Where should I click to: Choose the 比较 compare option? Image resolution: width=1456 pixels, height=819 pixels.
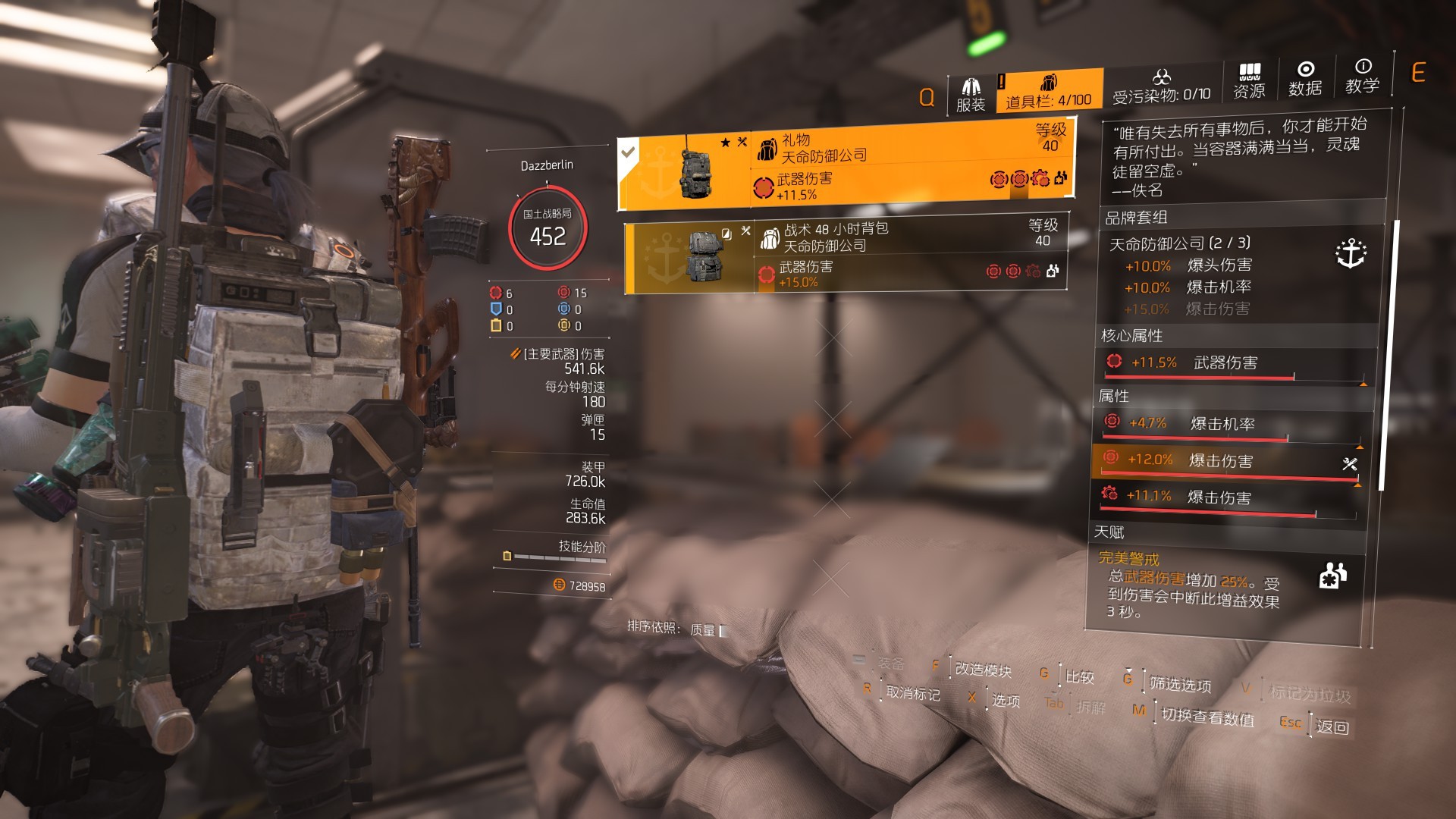(1079, 676)
